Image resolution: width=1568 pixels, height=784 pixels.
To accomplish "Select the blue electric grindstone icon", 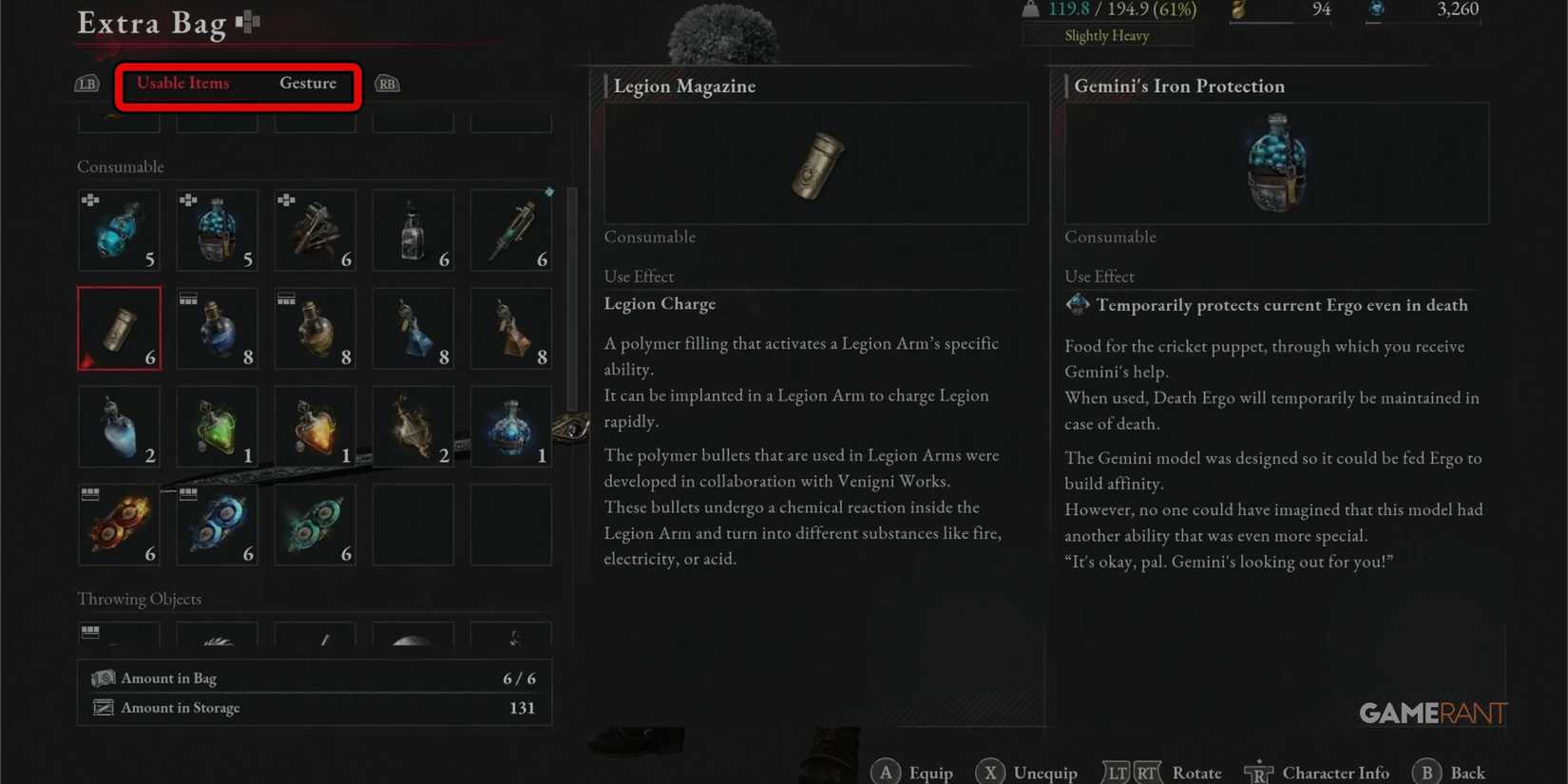I will pos(217,524).
